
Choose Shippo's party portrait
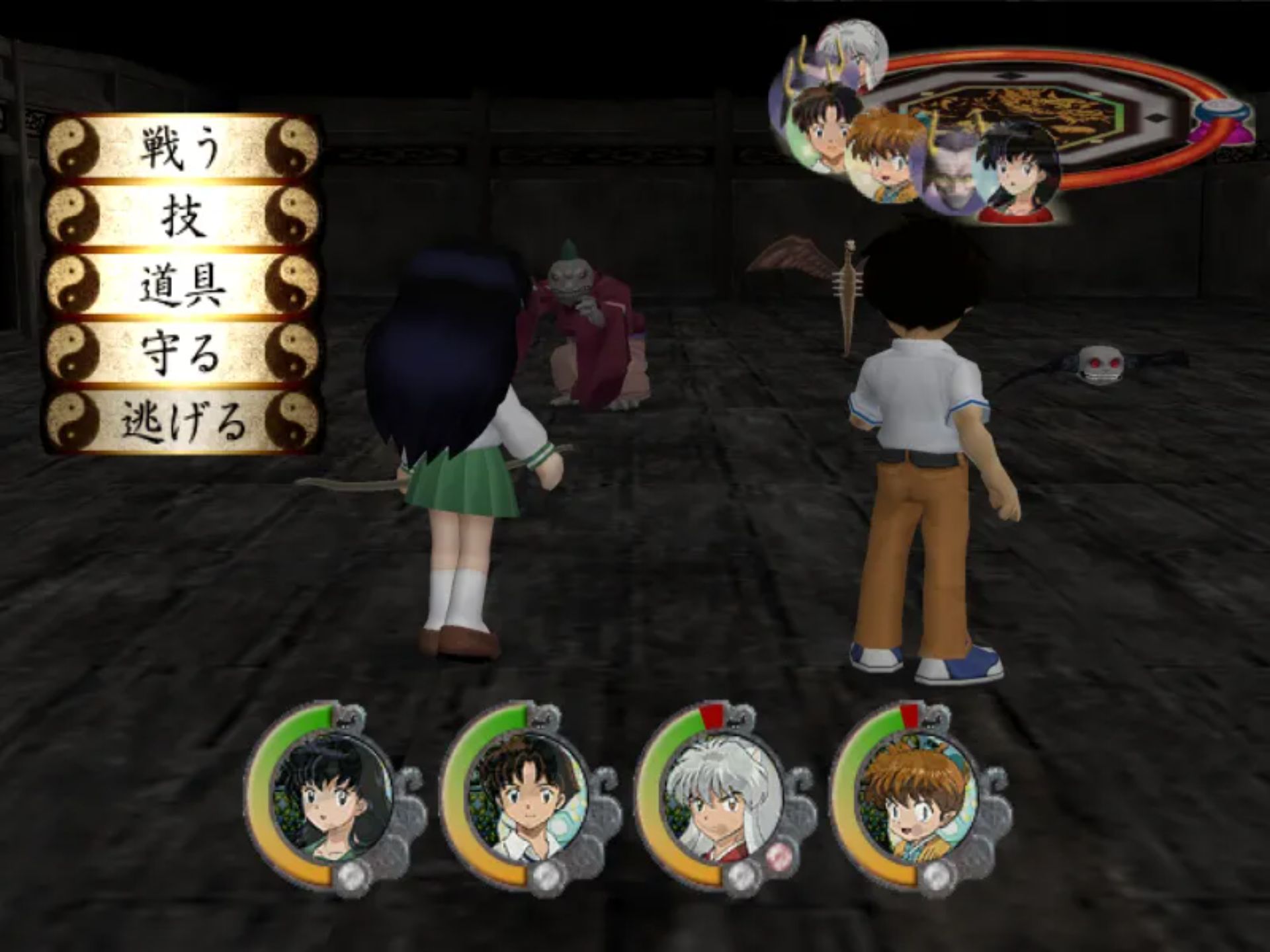click(x=917, y=800)
